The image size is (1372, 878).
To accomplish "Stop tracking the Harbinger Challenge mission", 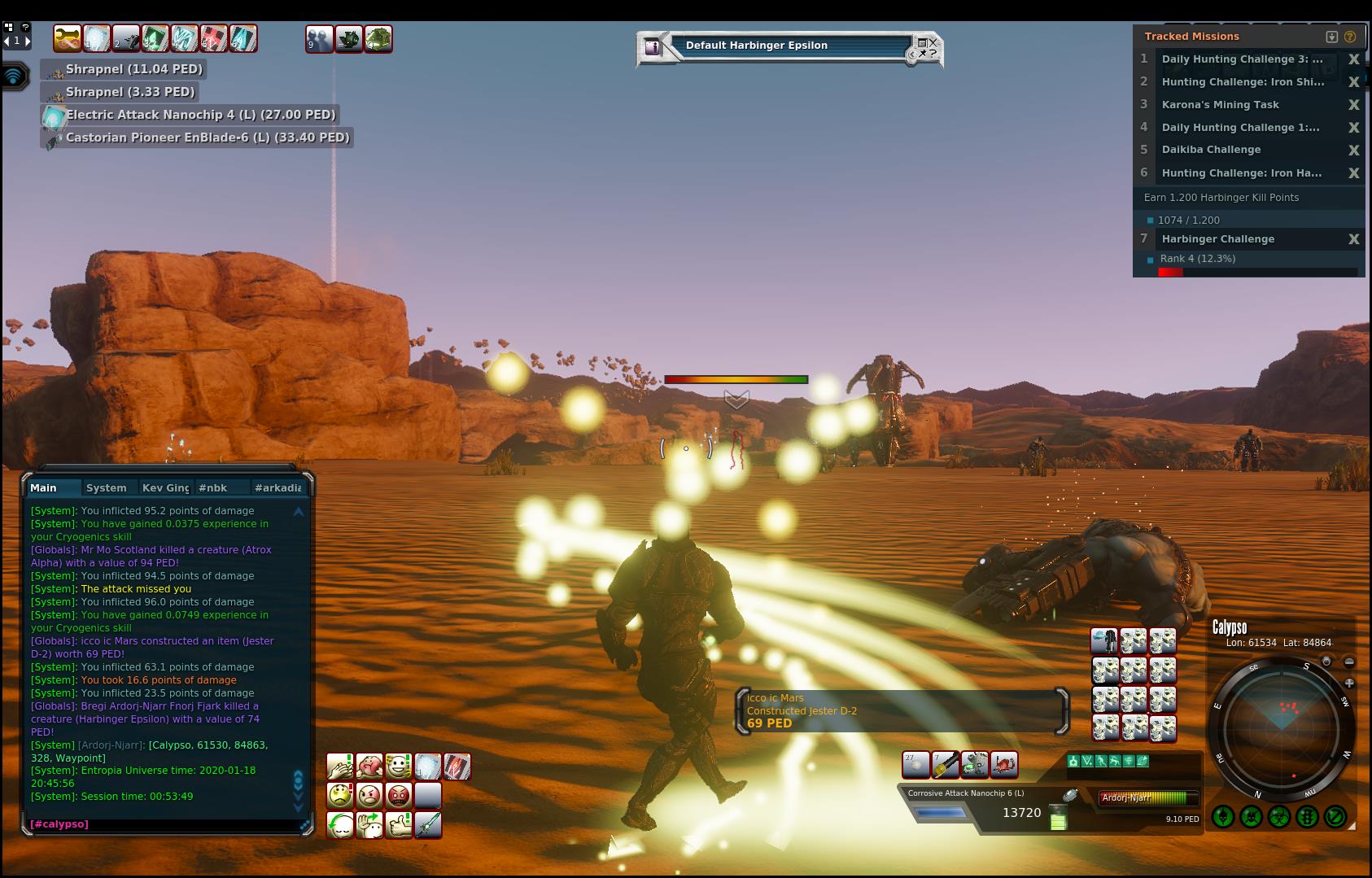I will [x=1353, y=239].
